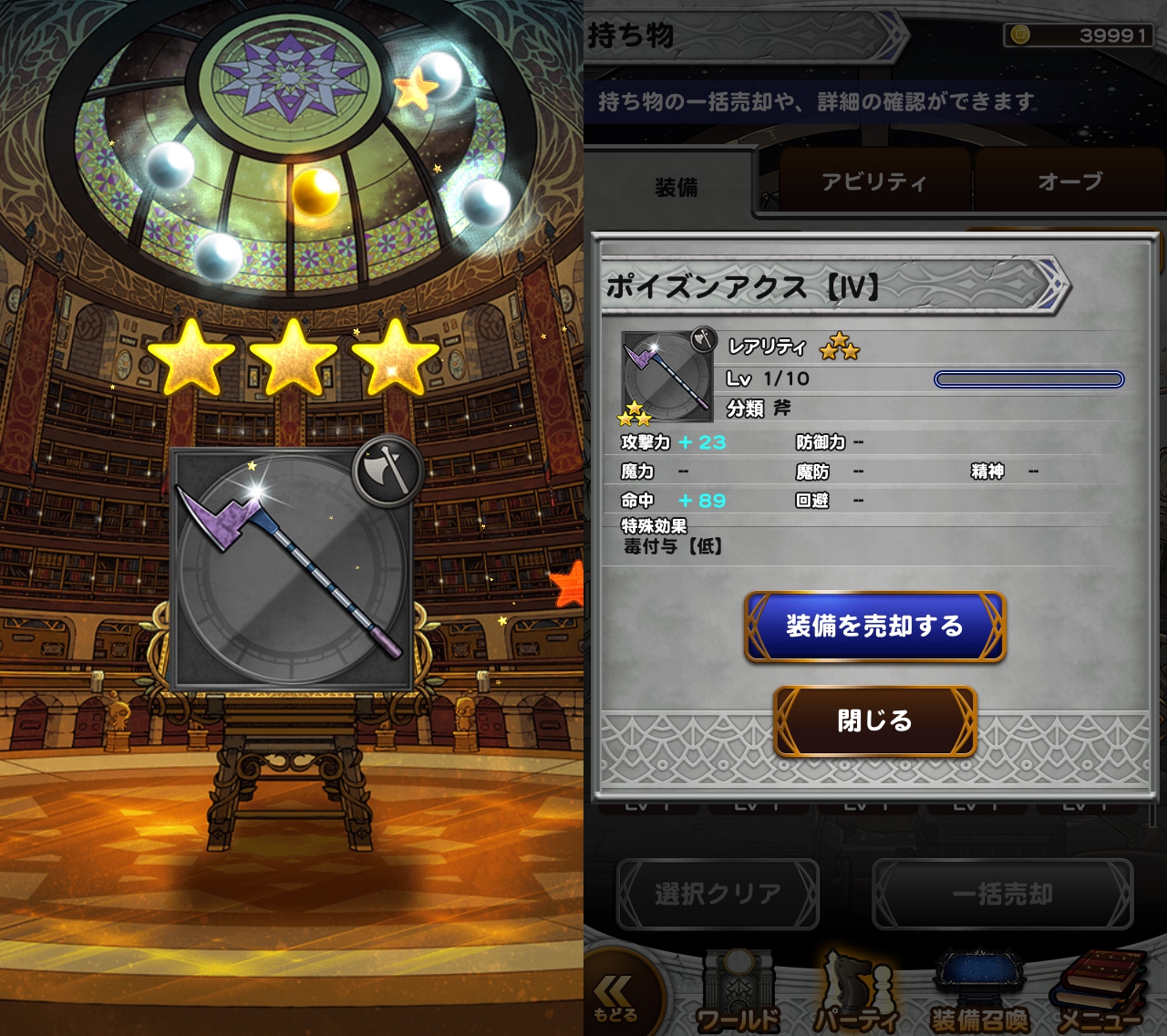Open the ワールド menu
This screenshot has height=1036, width=1167.
click(737, 996)
